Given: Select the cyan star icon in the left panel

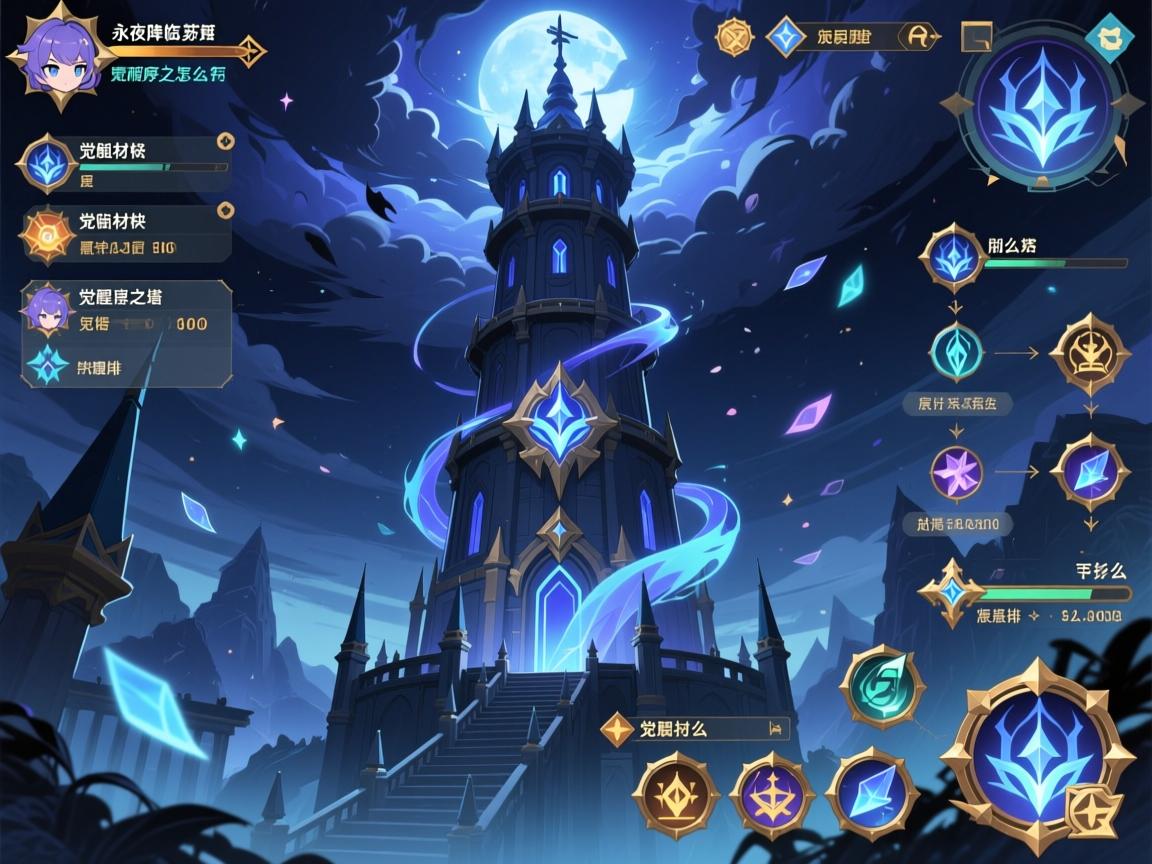Looking at the screenshot, I should point(46,366).
